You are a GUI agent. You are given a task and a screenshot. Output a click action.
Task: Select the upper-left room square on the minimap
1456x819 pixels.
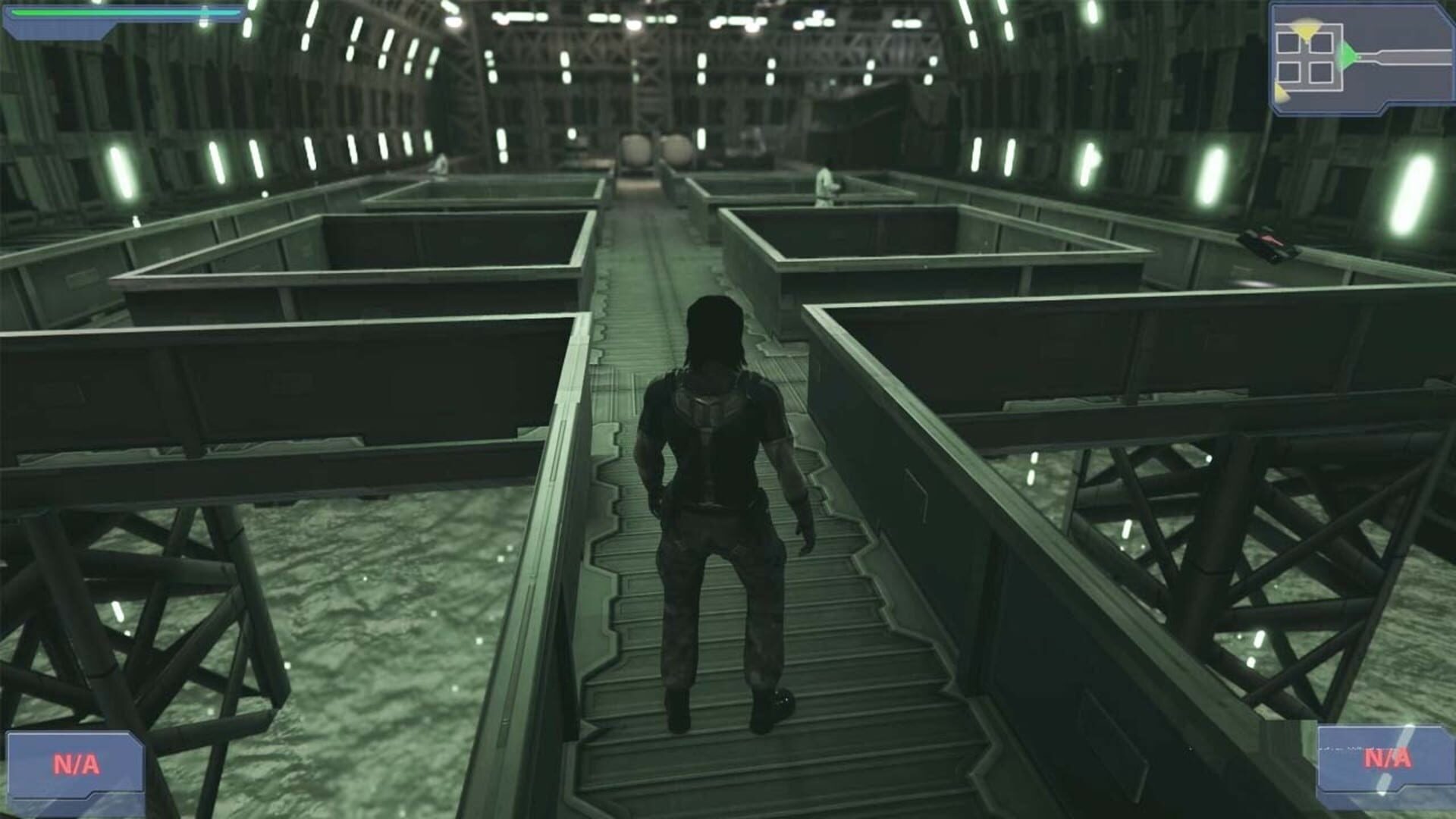1288,42
